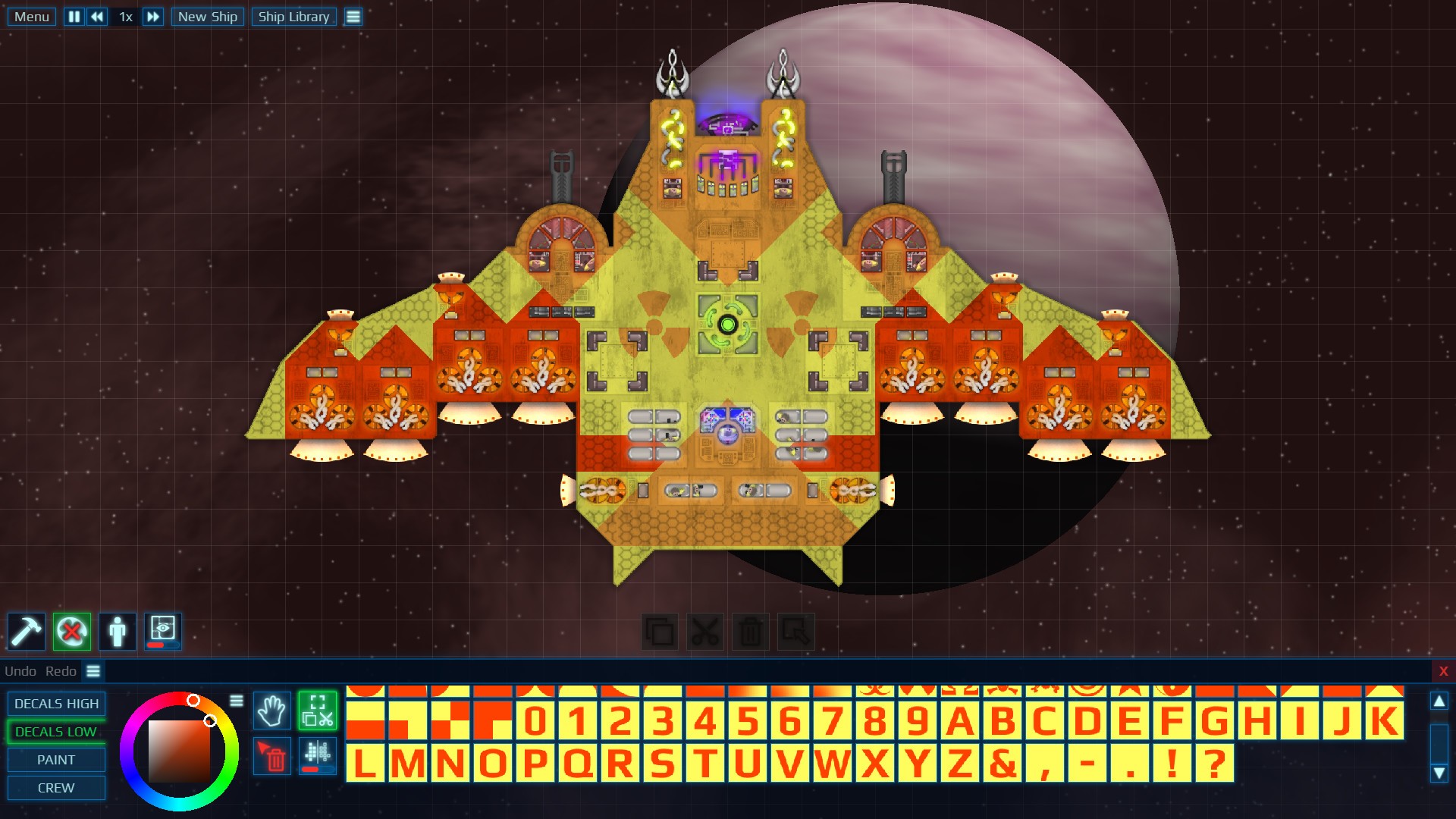Create a New Ship

coord(207,16)
